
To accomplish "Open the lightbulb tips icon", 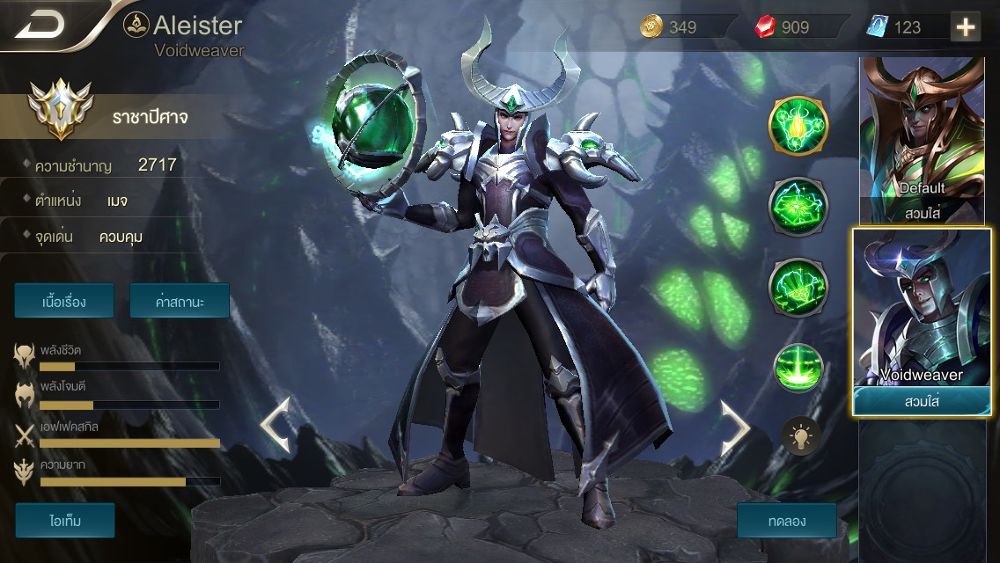I will point(800,436).
